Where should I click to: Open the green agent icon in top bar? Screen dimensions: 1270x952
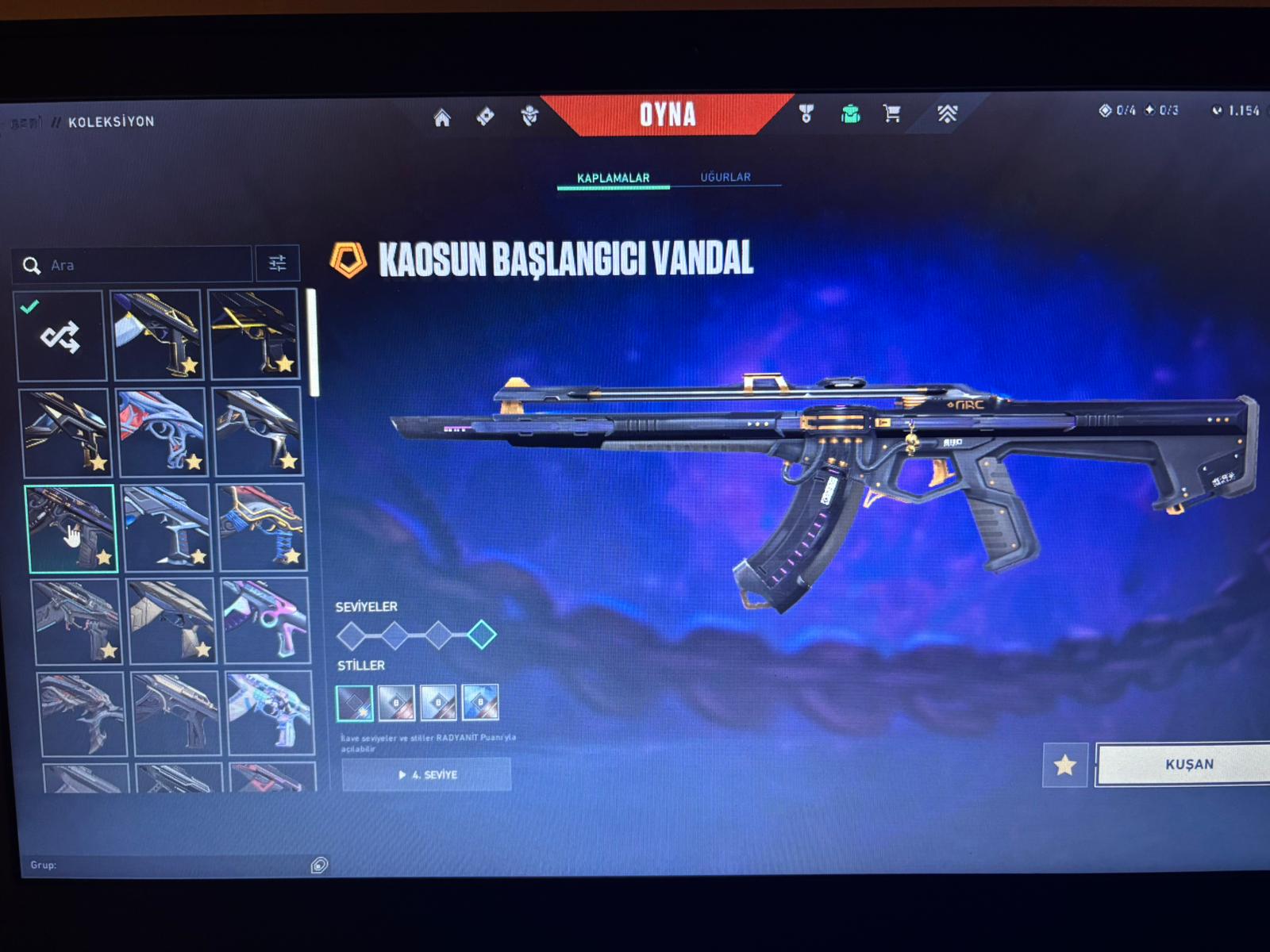pos(850,114)
